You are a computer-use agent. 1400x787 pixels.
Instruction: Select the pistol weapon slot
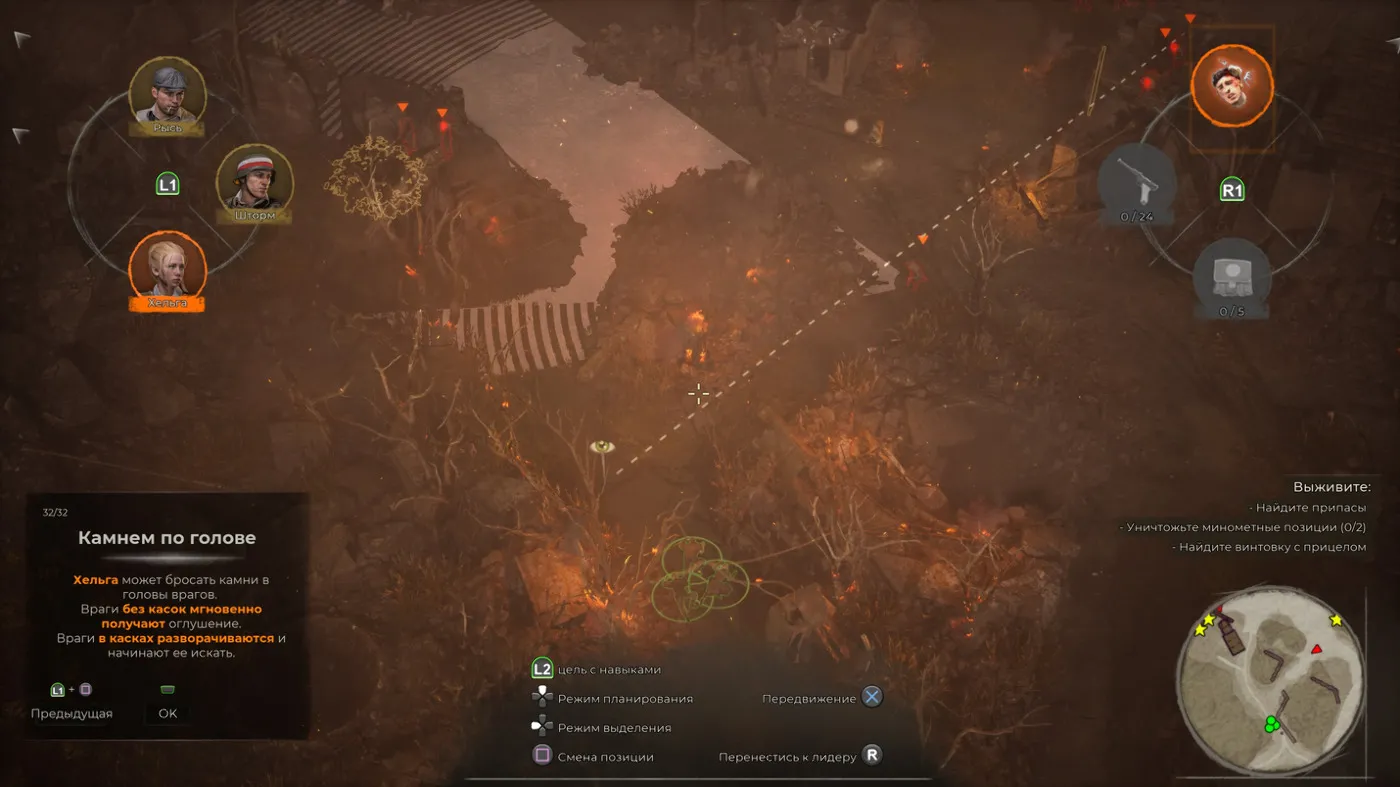1136,180
